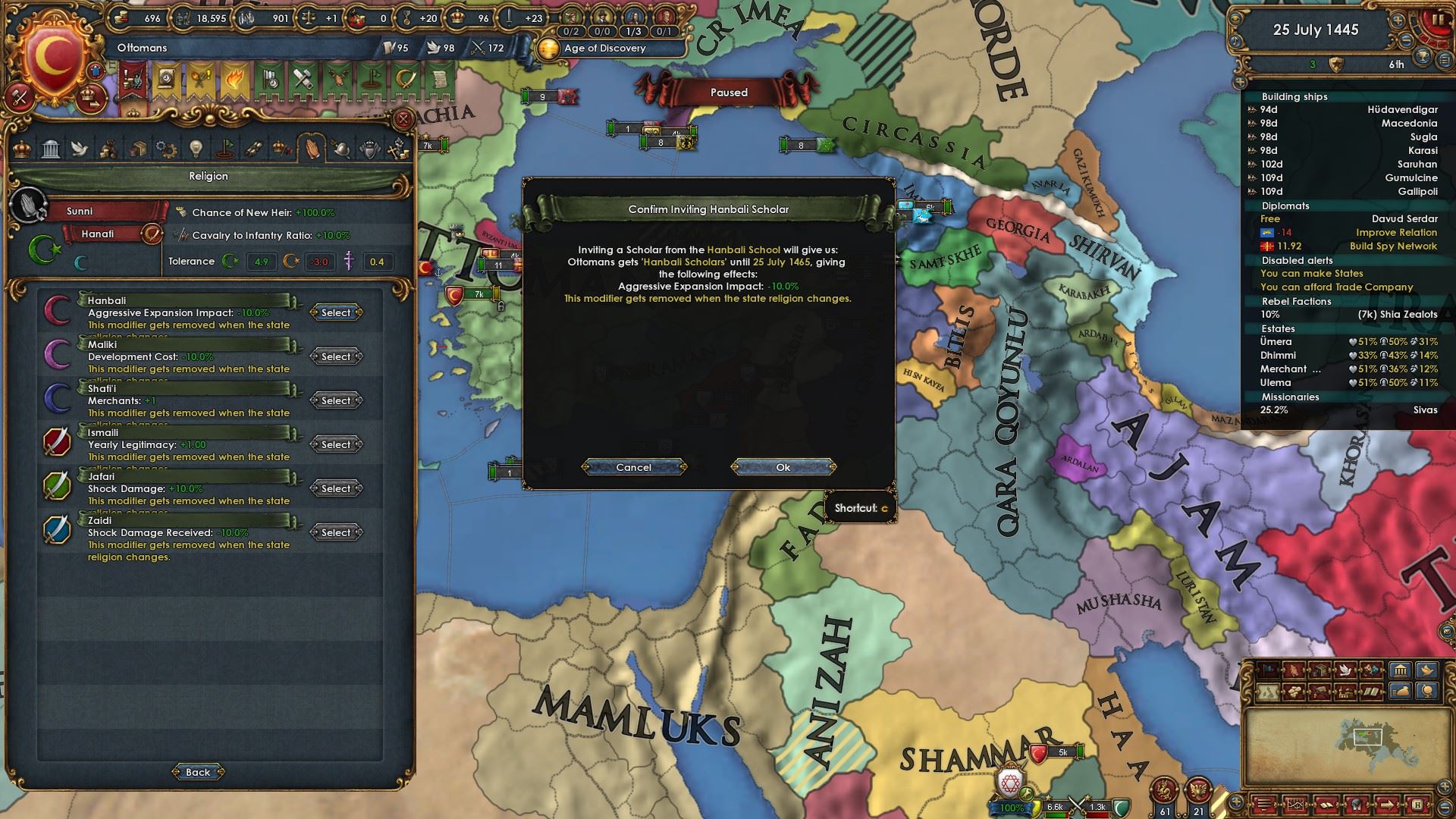Select the Ismaili school scholar
1456x819 pixels.
(x=336, y=444)
